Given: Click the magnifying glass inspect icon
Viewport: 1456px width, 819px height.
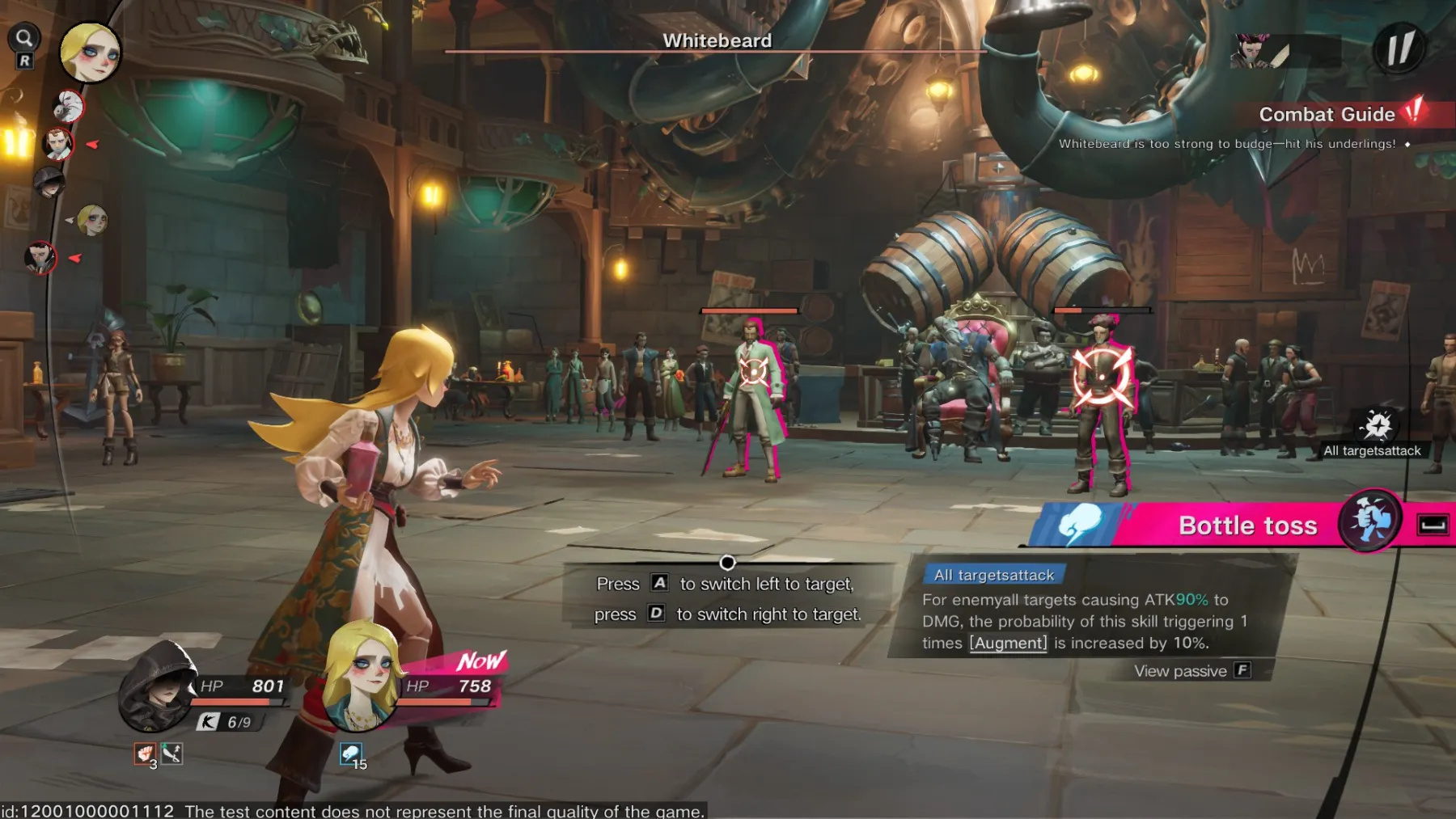Looking at the screenshot, I should coord(24,38).
